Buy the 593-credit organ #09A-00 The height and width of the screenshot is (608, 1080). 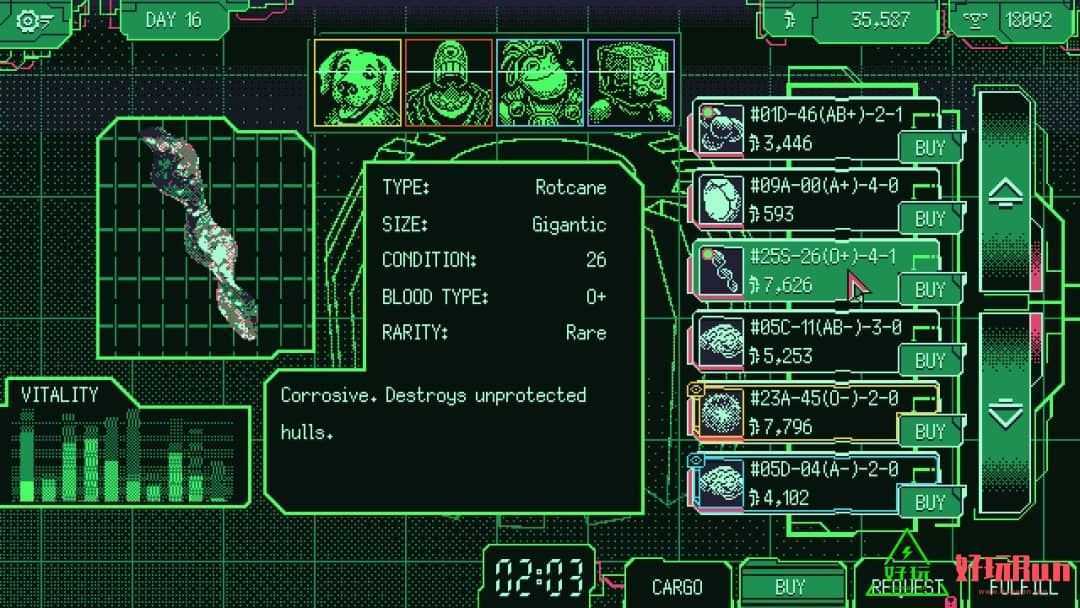click(x=930, y=219)
